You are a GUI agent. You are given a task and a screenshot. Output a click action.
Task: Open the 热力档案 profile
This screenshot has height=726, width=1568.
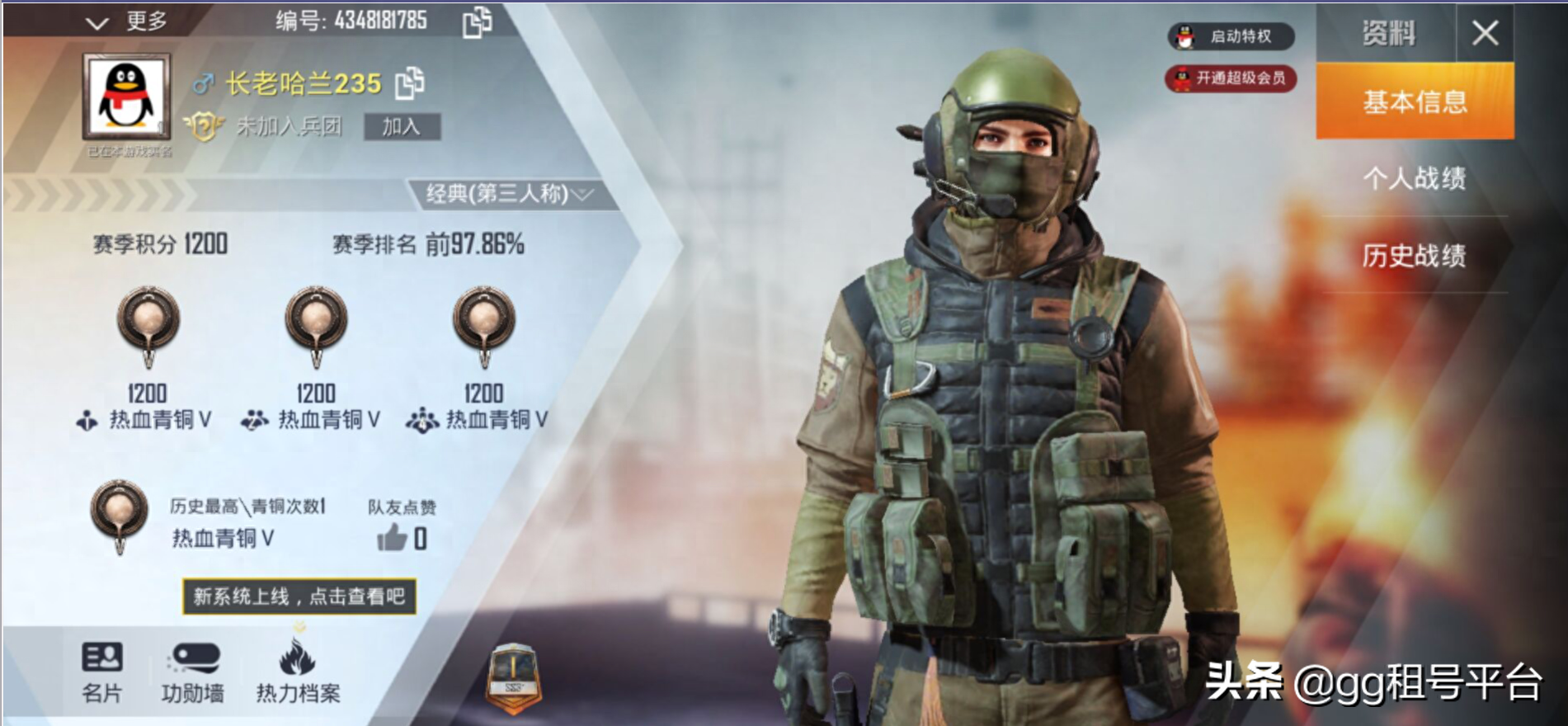tap(298, 672)
